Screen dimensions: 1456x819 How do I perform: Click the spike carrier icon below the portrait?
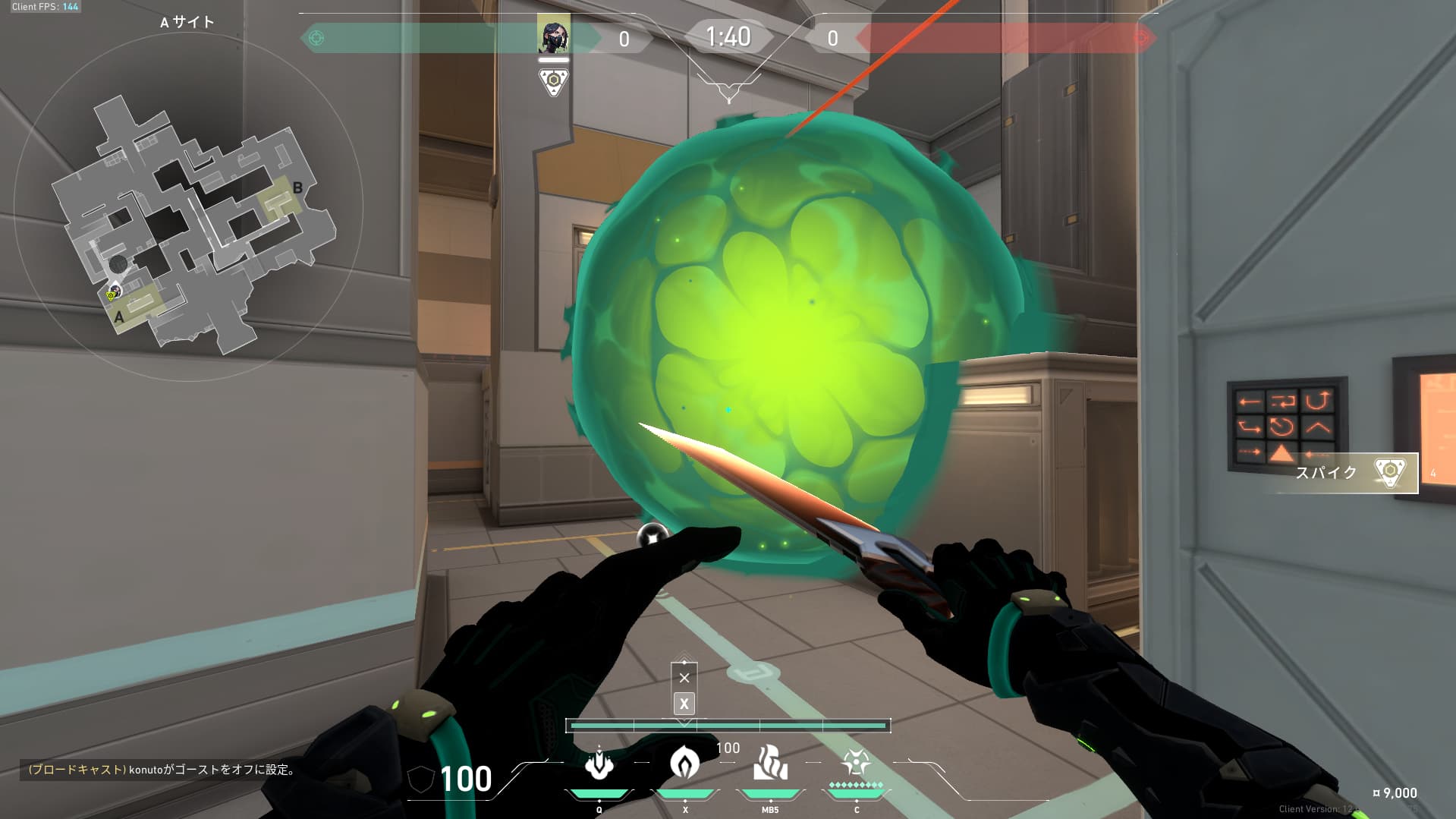[x=553, y=81]
